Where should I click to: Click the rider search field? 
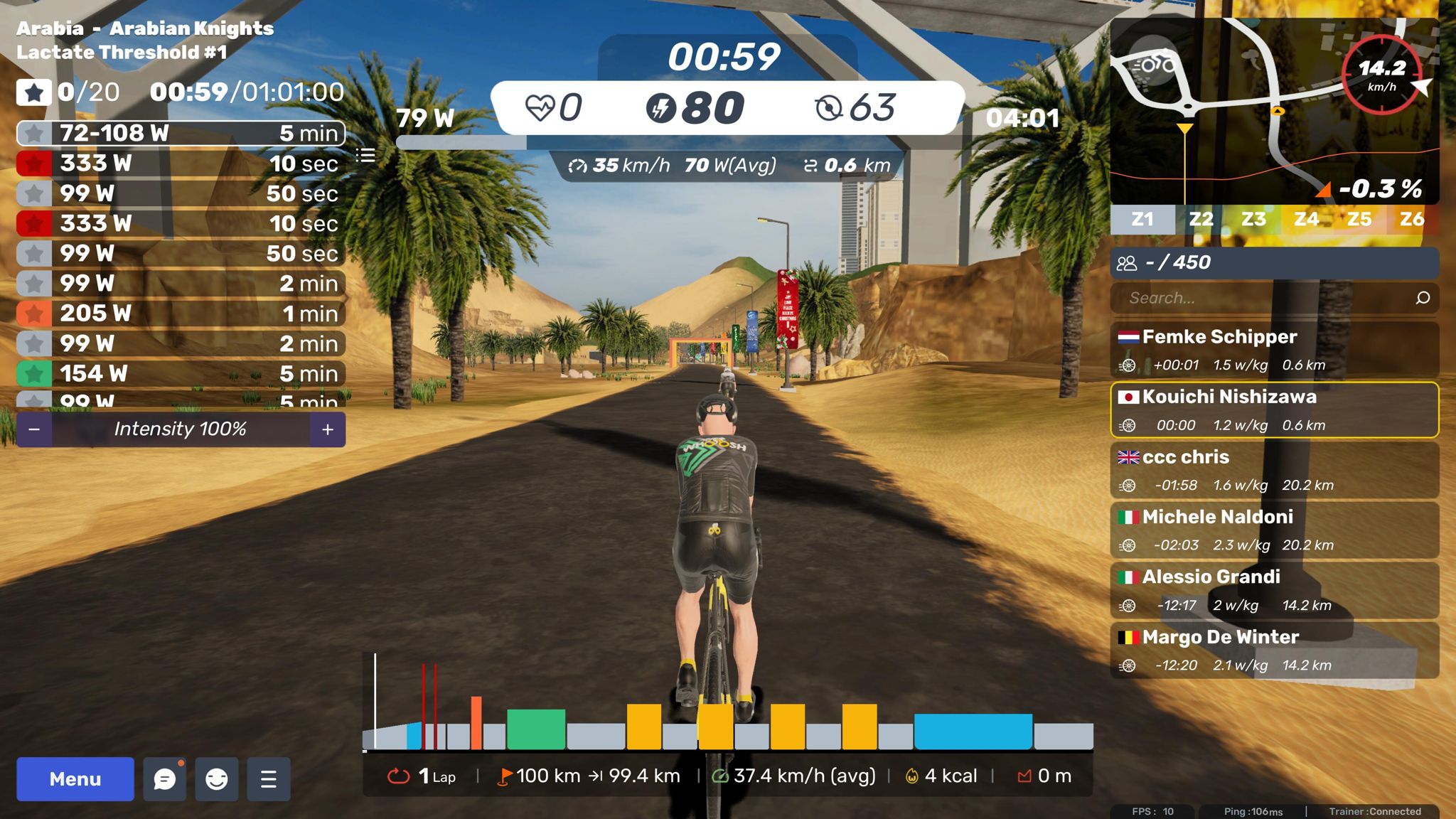(x=1265, y=298)
